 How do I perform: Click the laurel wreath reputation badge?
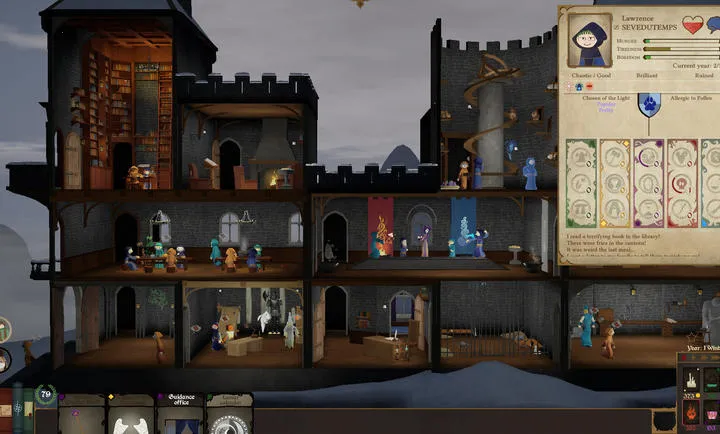[x=45, y=395]
